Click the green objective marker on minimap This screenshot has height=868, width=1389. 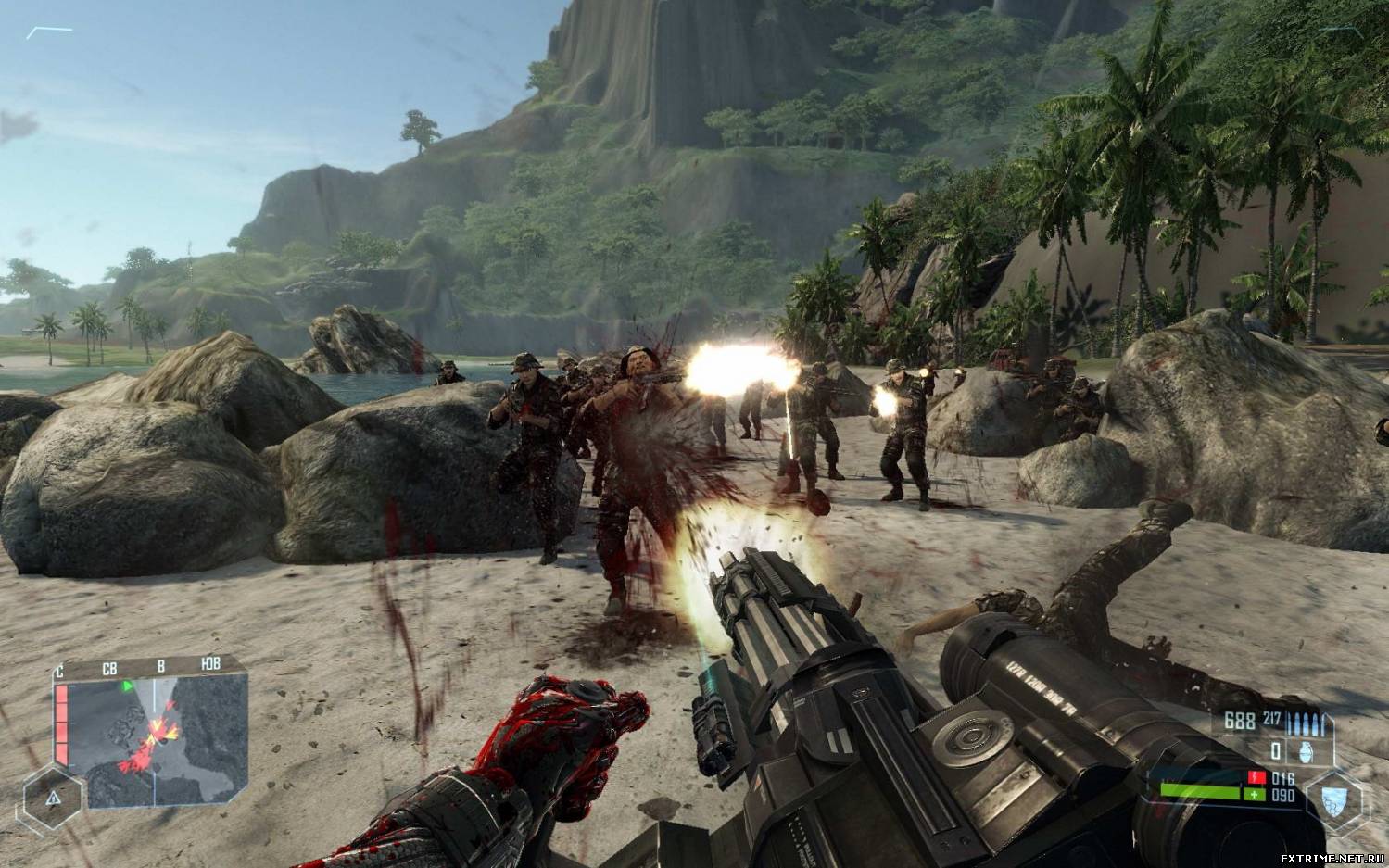[128, 686]
